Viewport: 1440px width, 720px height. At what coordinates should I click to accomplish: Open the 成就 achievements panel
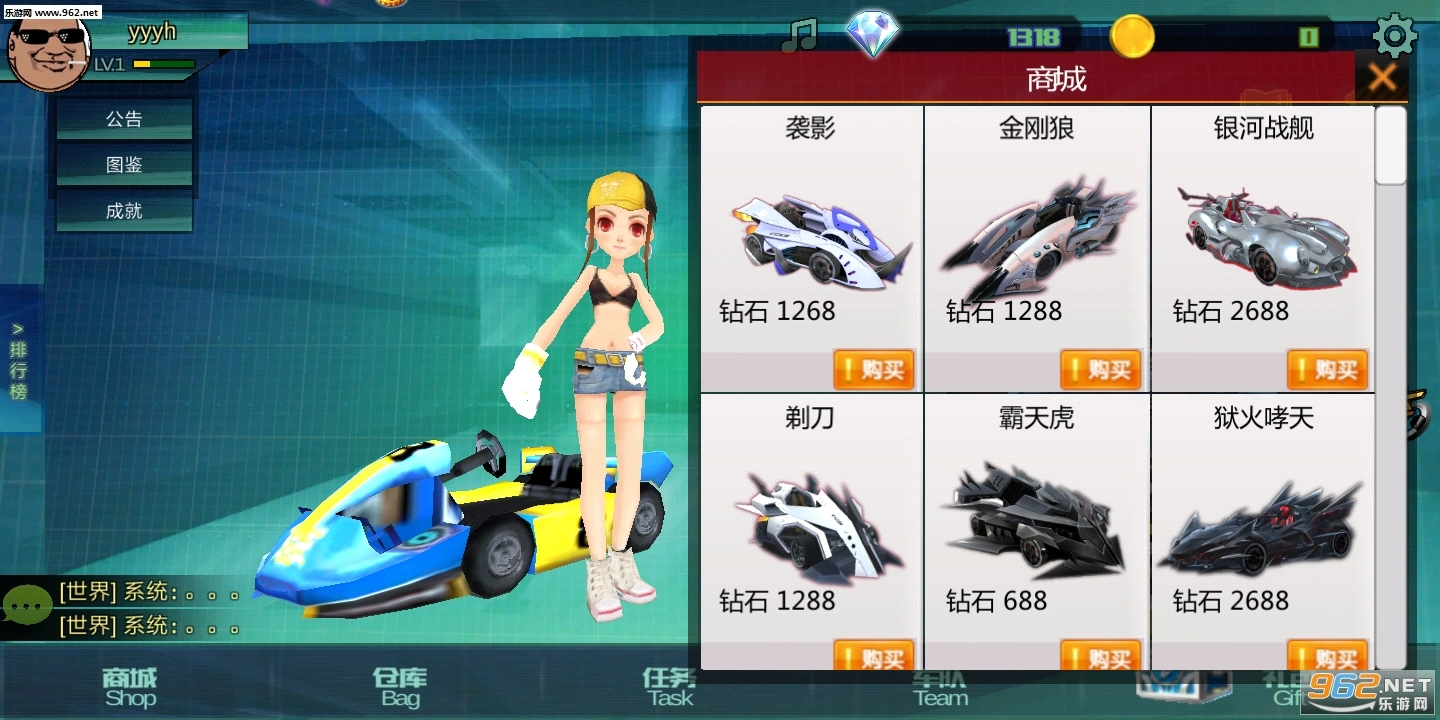click(123, 210)
